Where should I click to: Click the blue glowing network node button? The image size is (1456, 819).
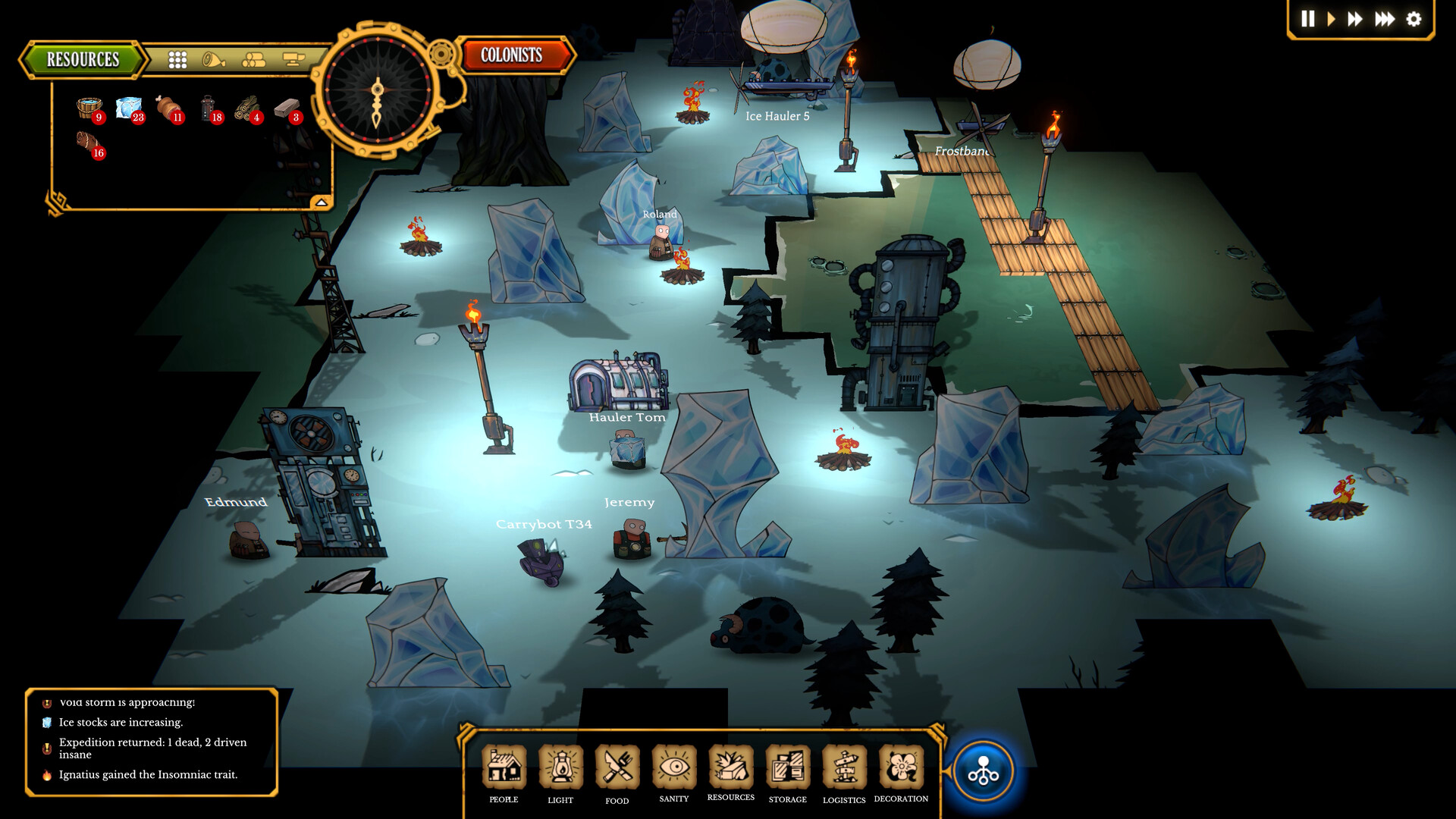click(x=984, y=772)
